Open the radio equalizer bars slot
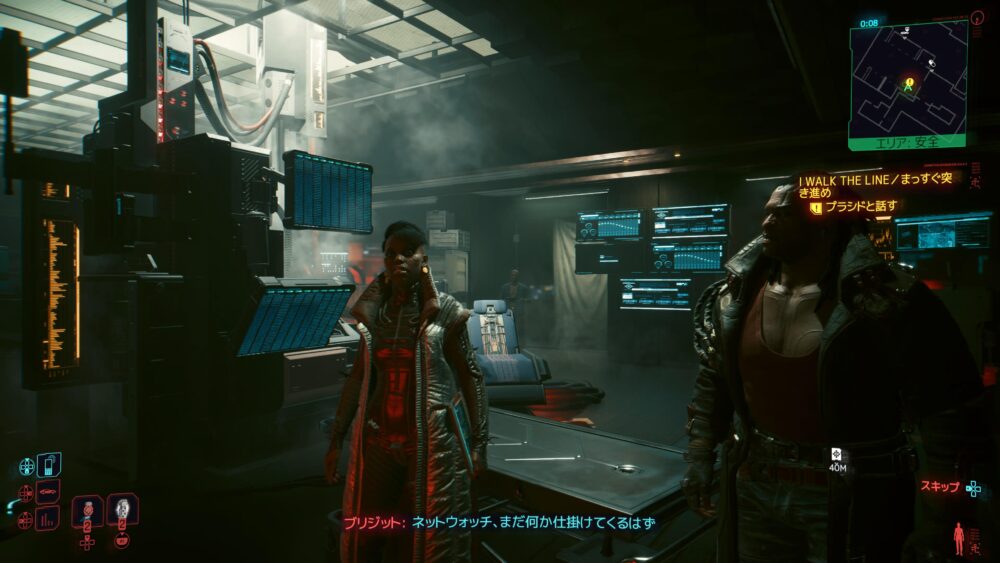The height and width of the screenshot is (563, 1000). (x=48, y=518)
